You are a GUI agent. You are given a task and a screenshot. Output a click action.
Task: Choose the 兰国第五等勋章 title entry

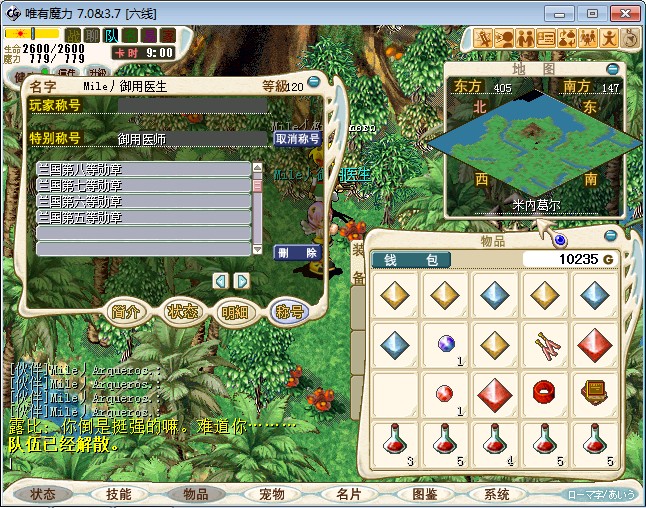(x=142, y=217)
